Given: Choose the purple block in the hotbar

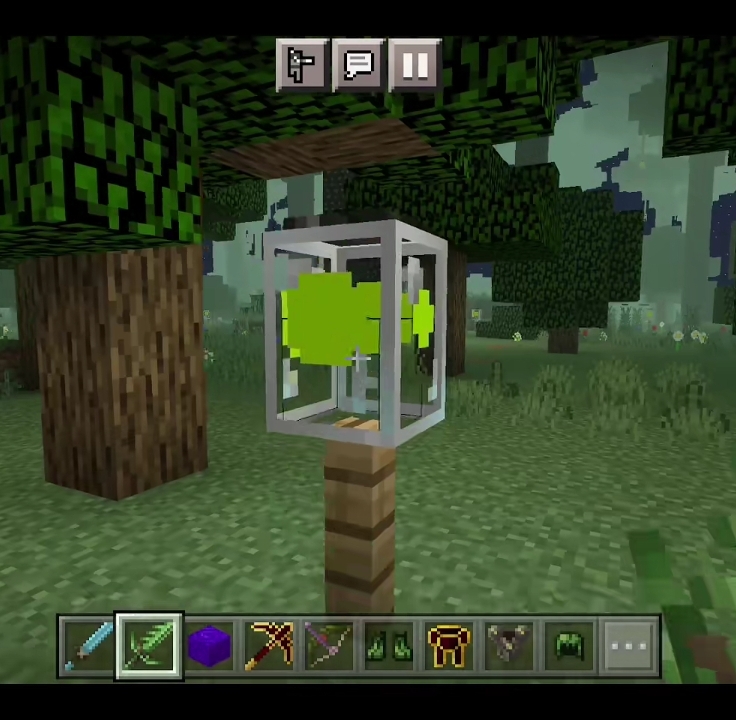Looking at the screenshot, I should 209,646.
